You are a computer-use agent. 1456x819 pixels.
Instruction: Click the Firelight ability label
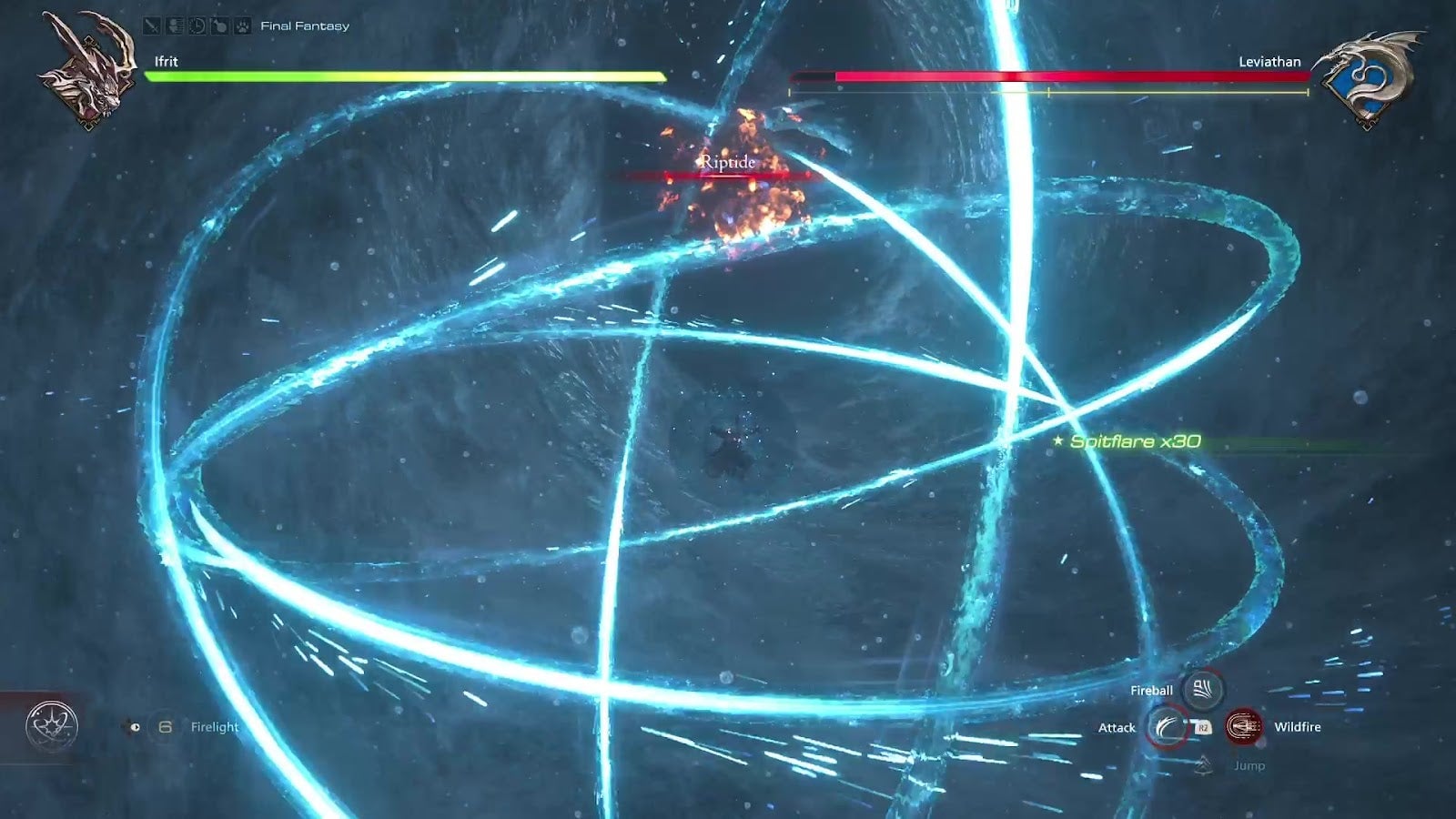pos(214,726)
